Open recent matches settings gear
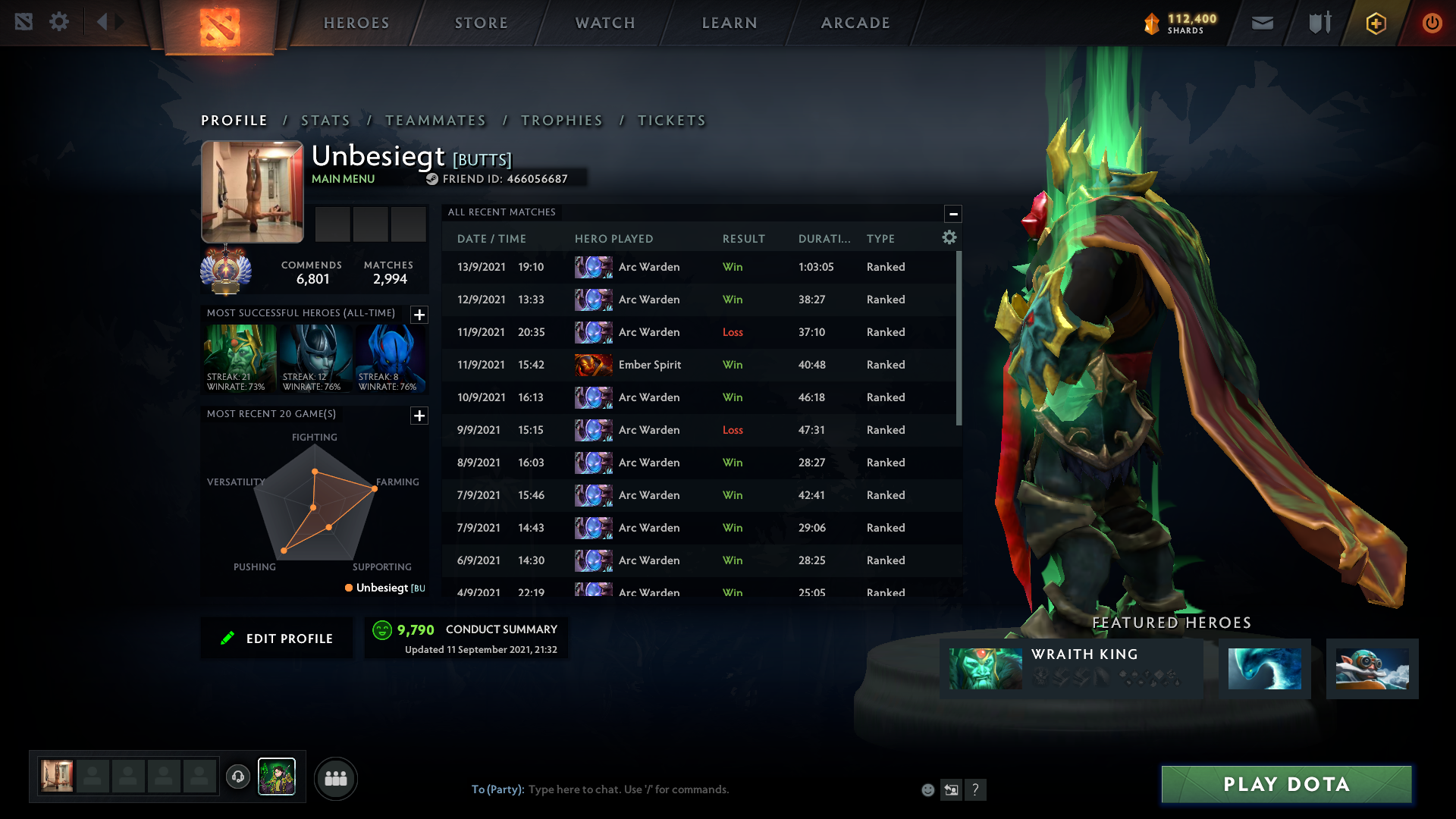Viewport: 1456px width, 819px height. click(949, 238)
